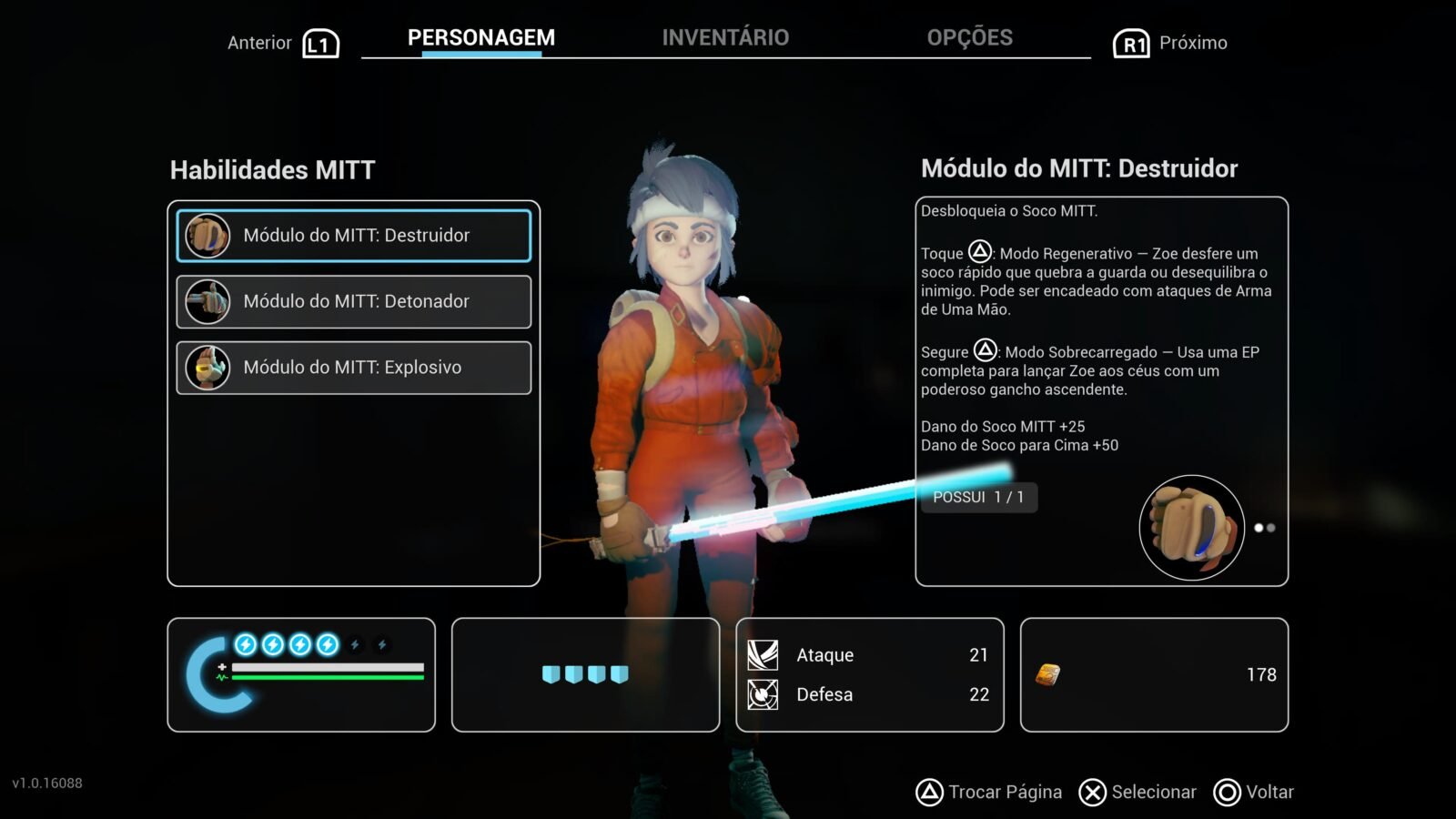Click the page indicator dots
Viewport: 1456px width, 819px height.
[1265, 528]
